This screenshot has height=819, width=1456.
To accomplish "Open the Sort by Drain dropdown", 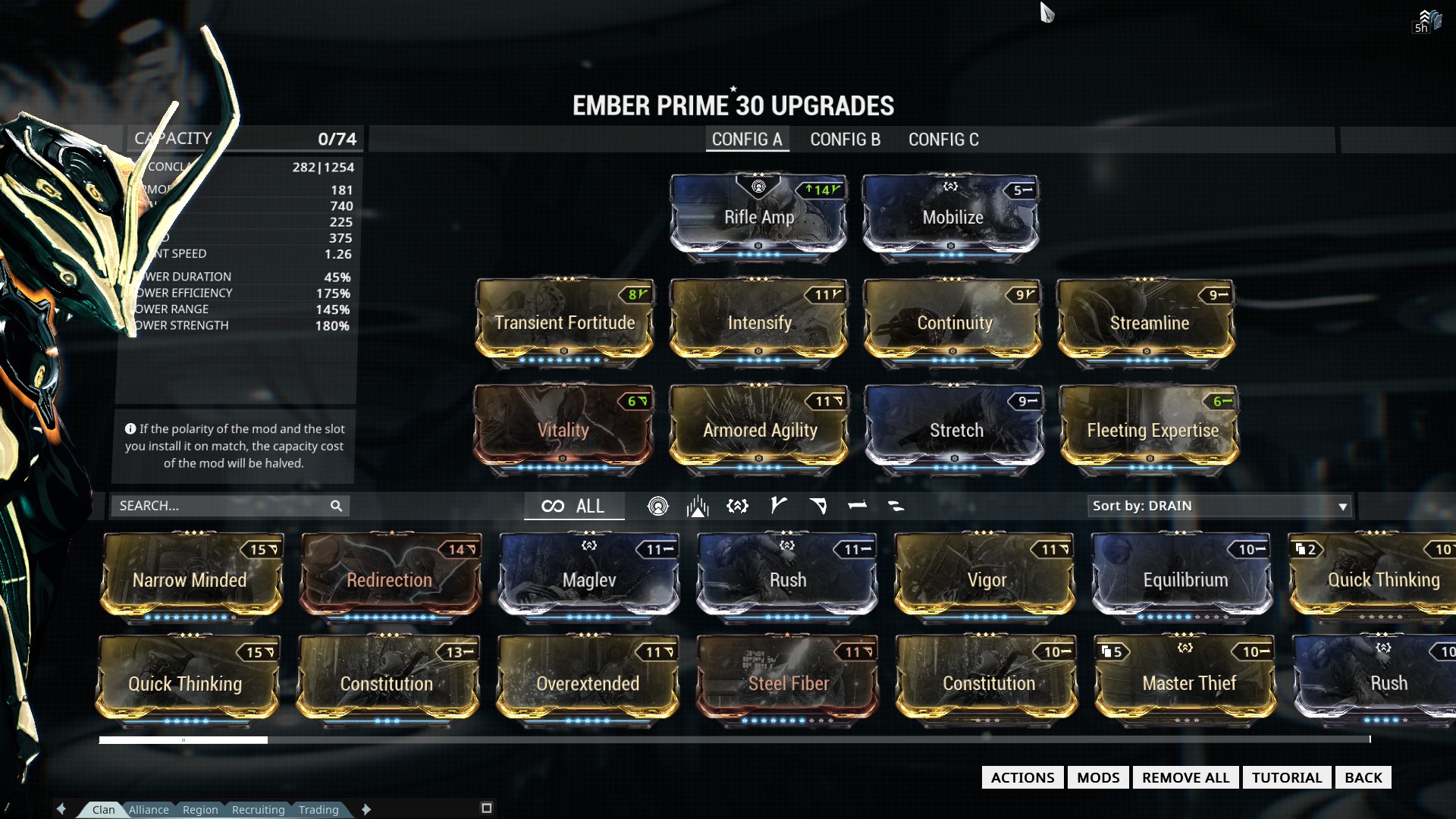I will coord(1219,506).
